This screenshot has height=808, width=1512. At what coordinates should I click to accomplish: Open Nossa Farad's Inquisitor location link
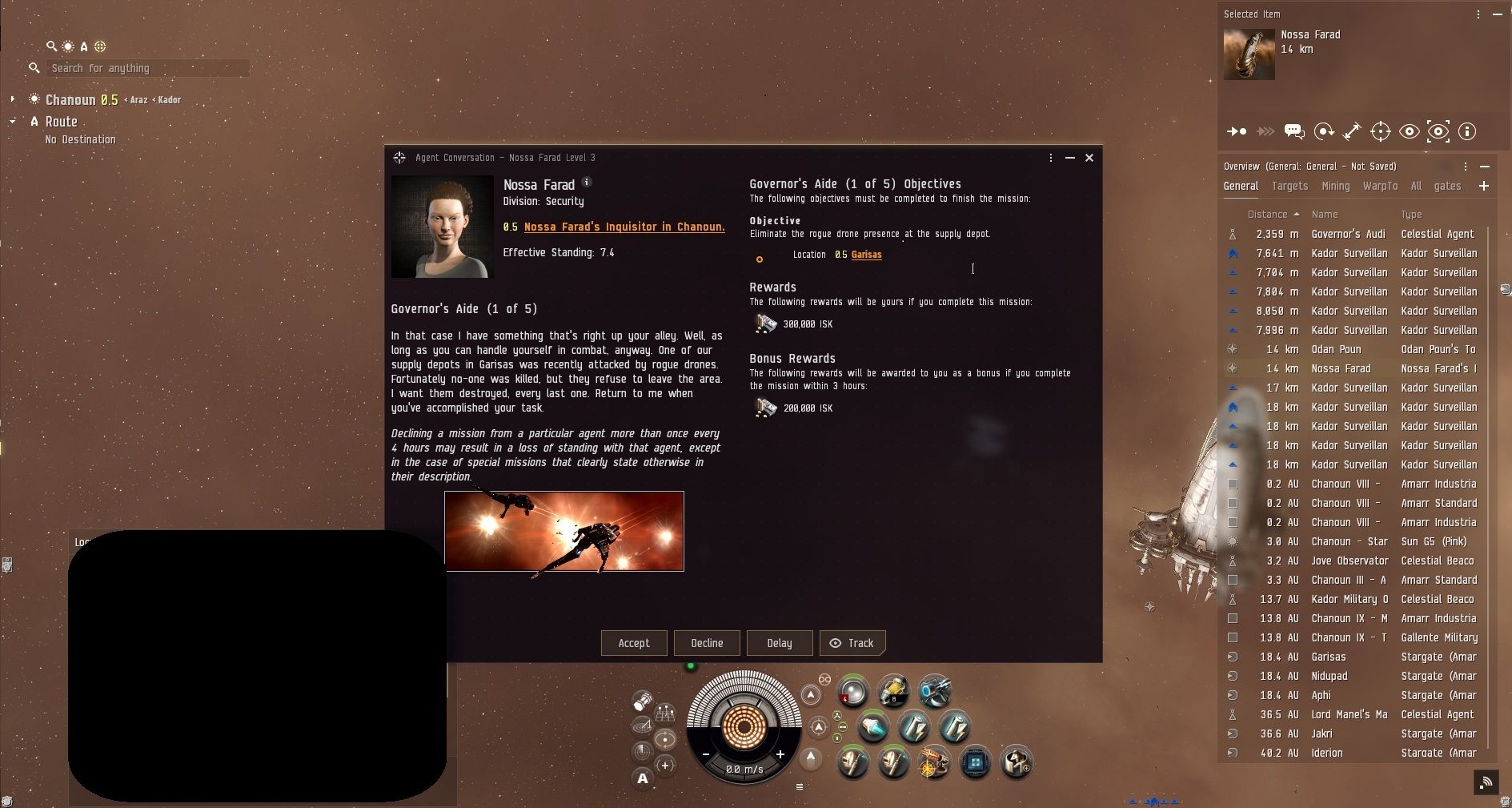click(x=624, y=227)
